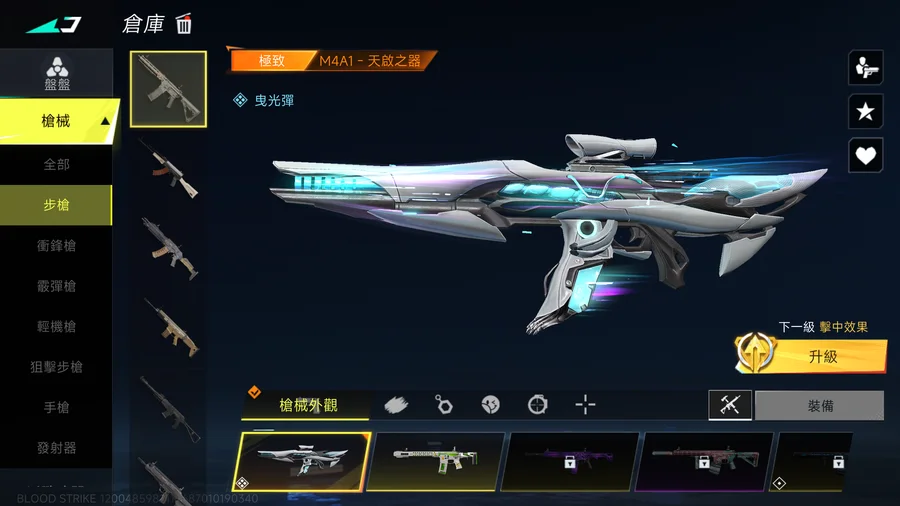Open the trash bin next to 倉庫
Viewport: 900px width, 506px height.
click(x=184, y=24)
